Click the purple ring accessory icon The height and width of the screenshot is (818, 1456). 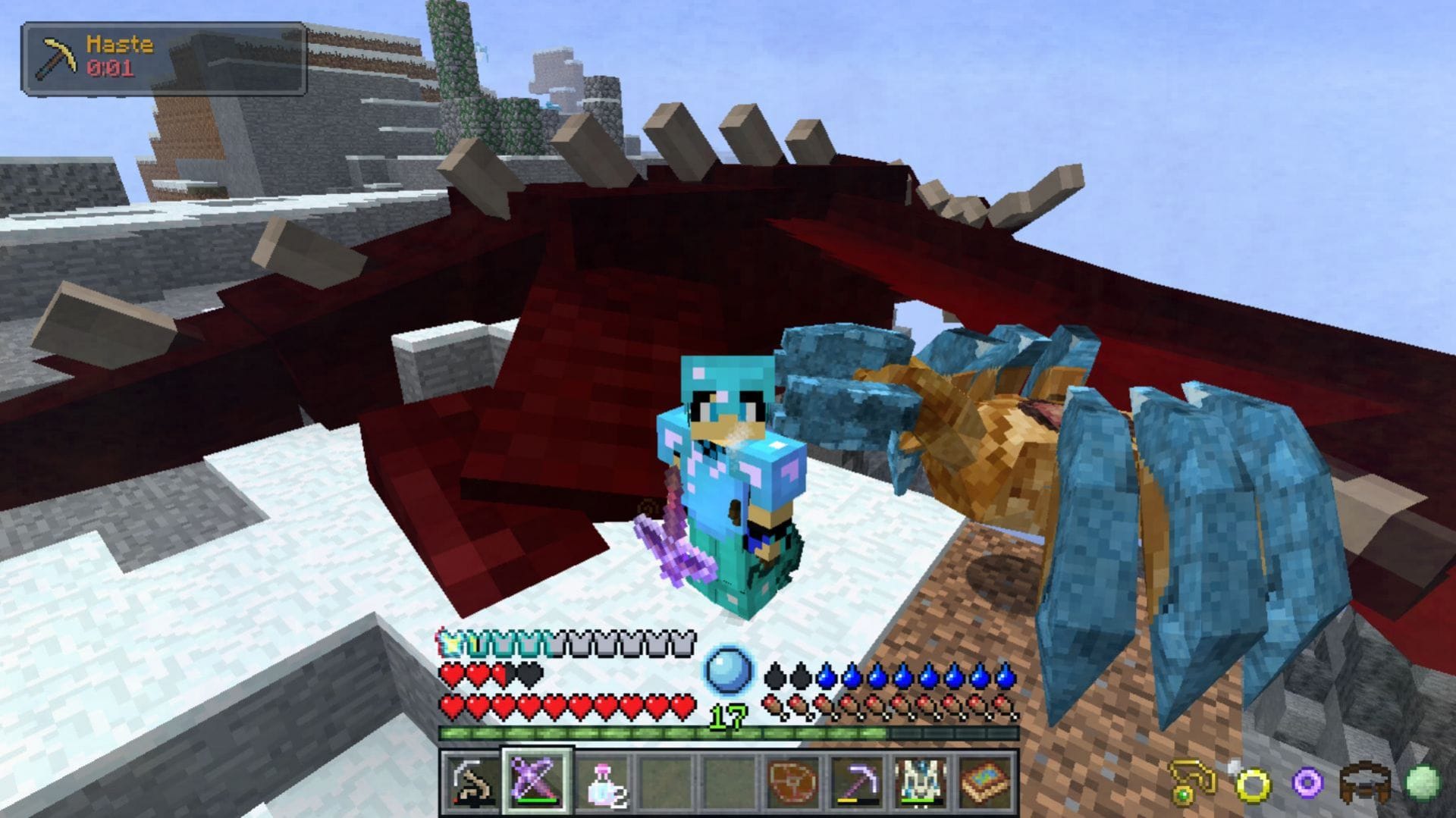[1307, 783]
